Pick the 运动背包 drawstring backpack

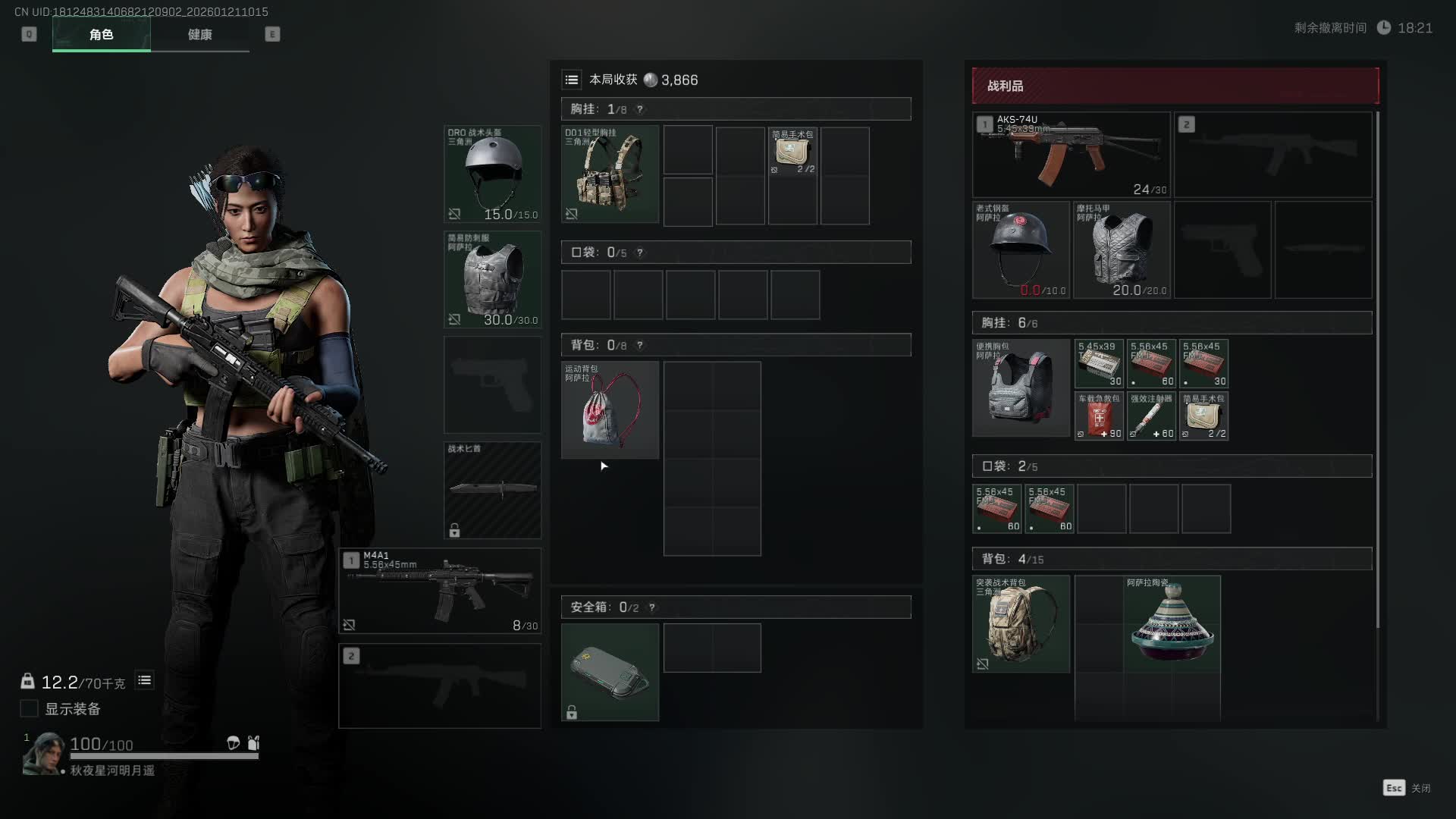click(x=610, y=409)
